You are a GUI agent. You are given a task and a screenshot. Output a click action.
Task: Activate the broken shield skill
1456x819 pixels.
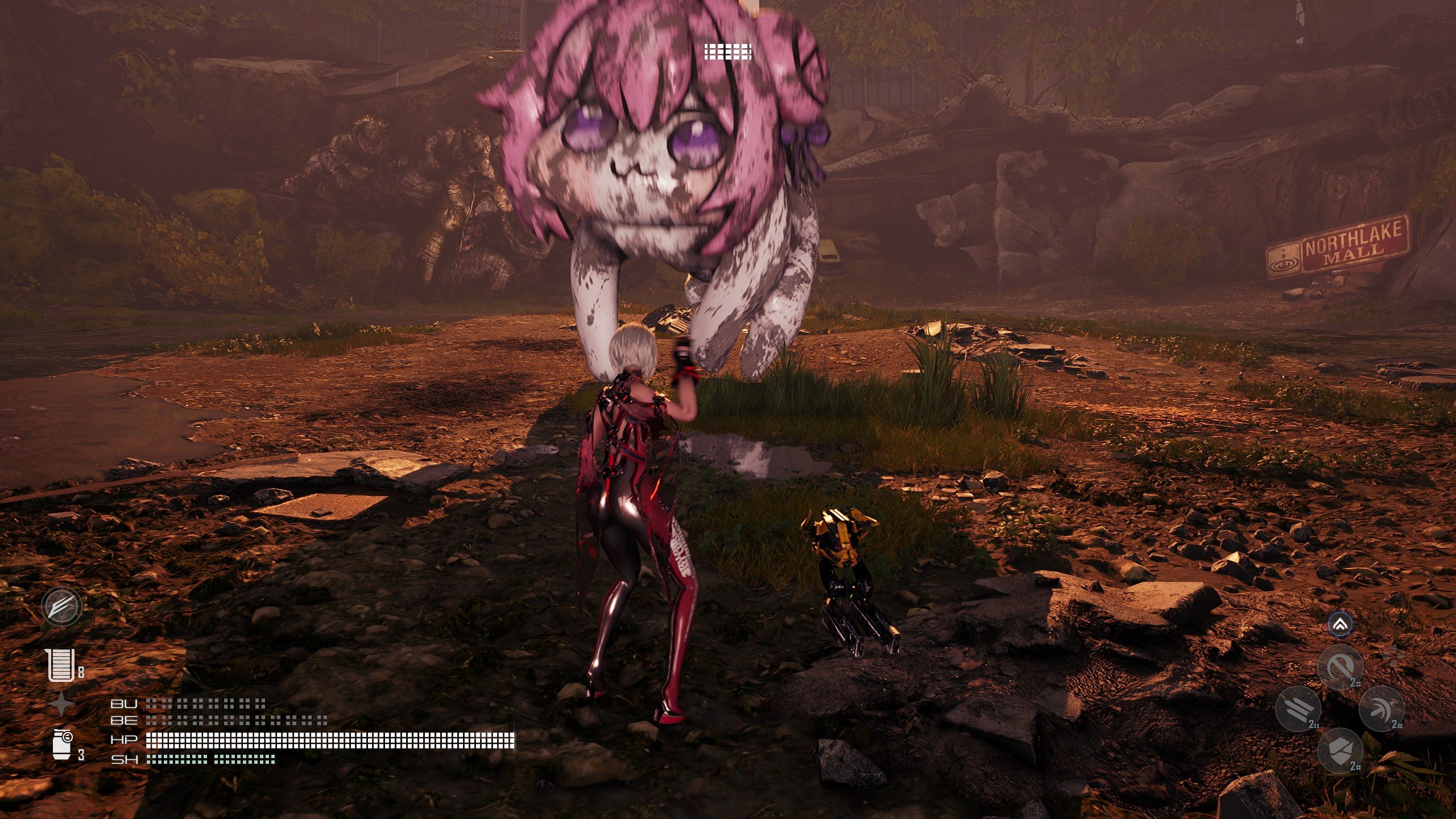point(1341,751)
